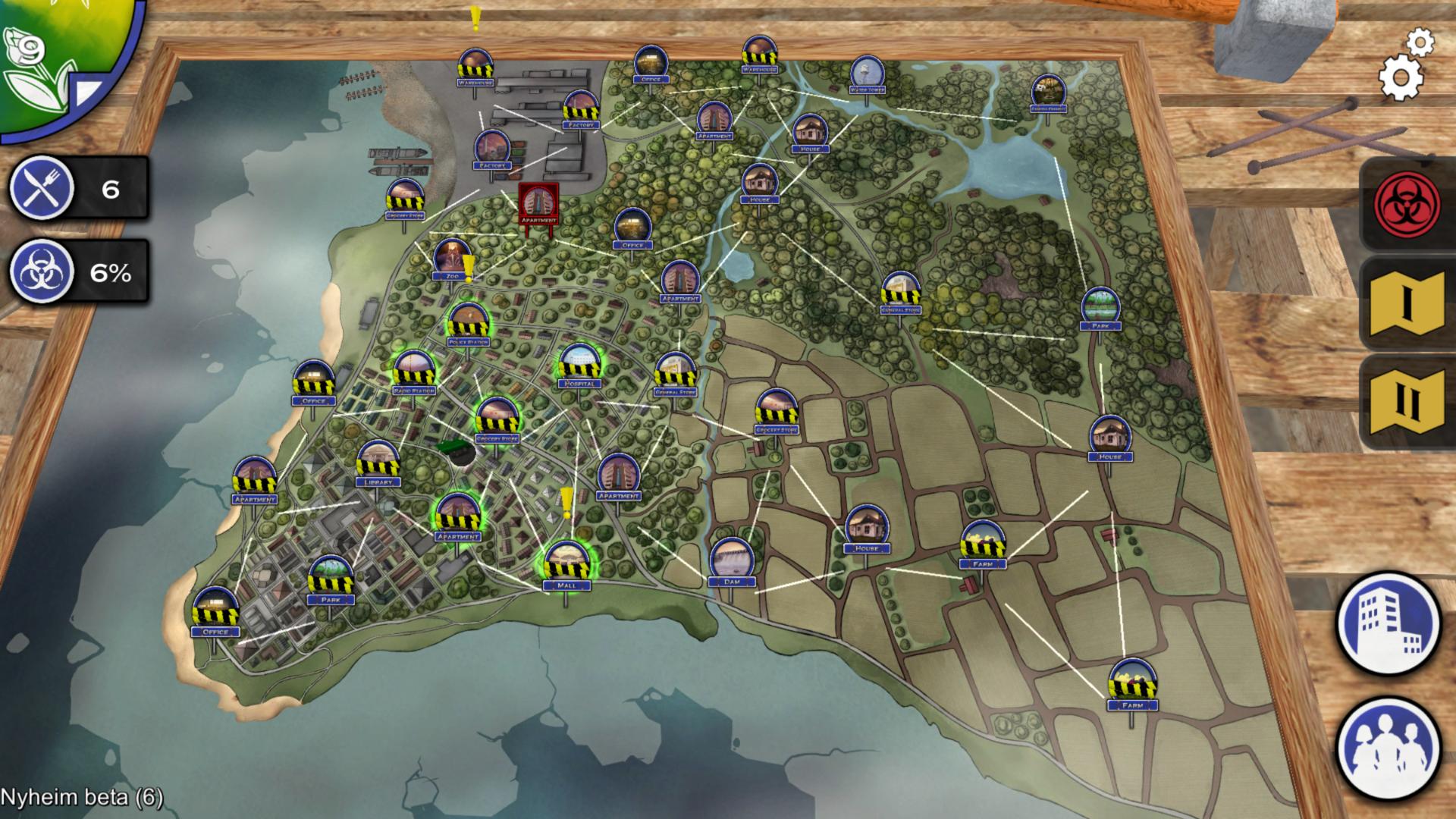Switch to map view II
The width and height of the screenshot is (1456, 819).
(1407, 401)
